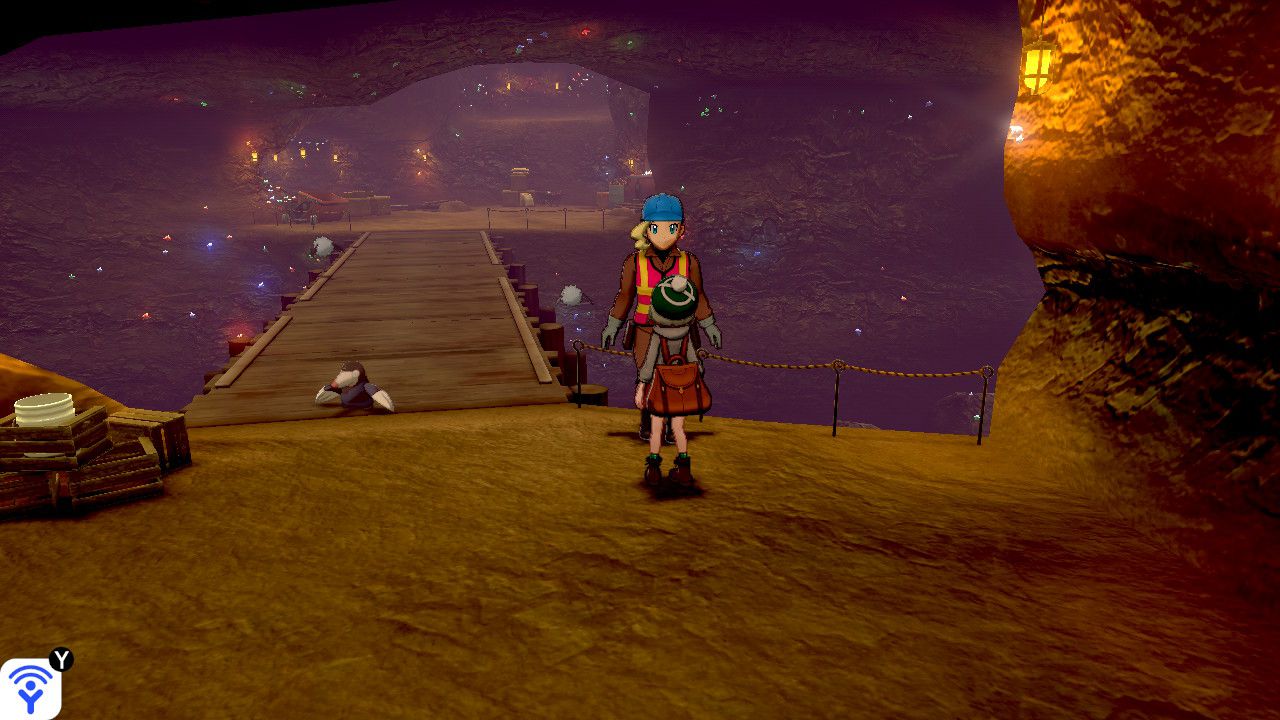Image resolution: width=1280 pixels, height=720 pixels.
Task: Select the wooden bridge walkway
Action: coord(390,300)
